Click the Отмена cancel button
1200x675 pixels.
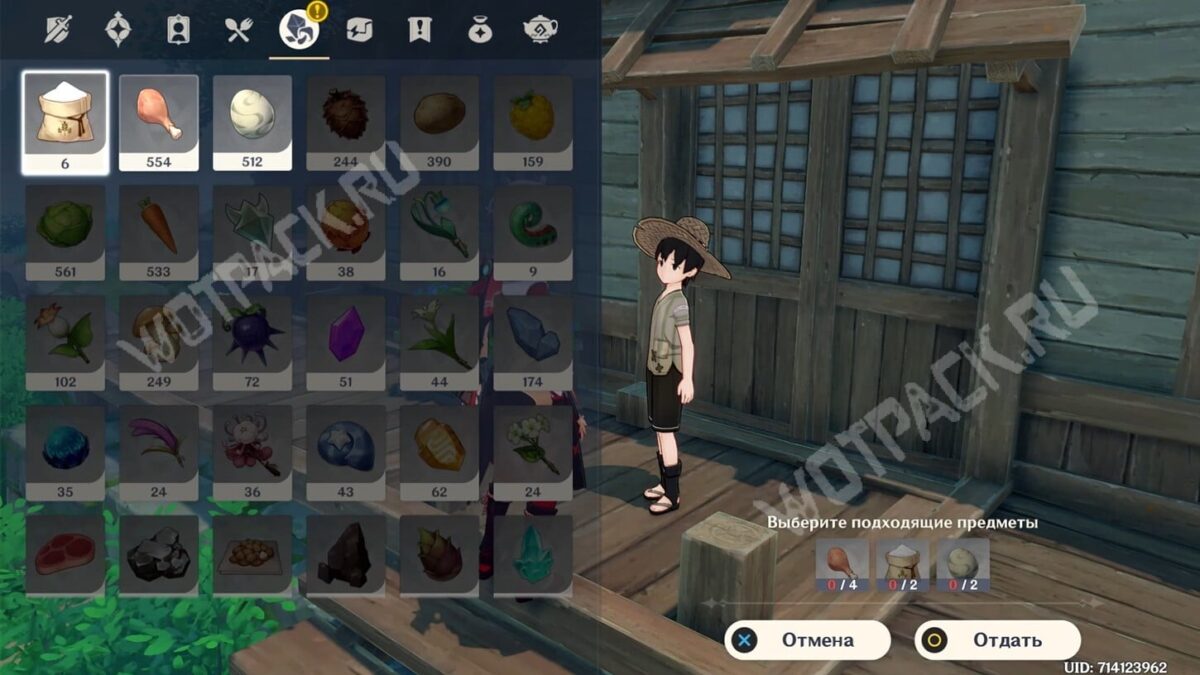click(x=807, y=640)
